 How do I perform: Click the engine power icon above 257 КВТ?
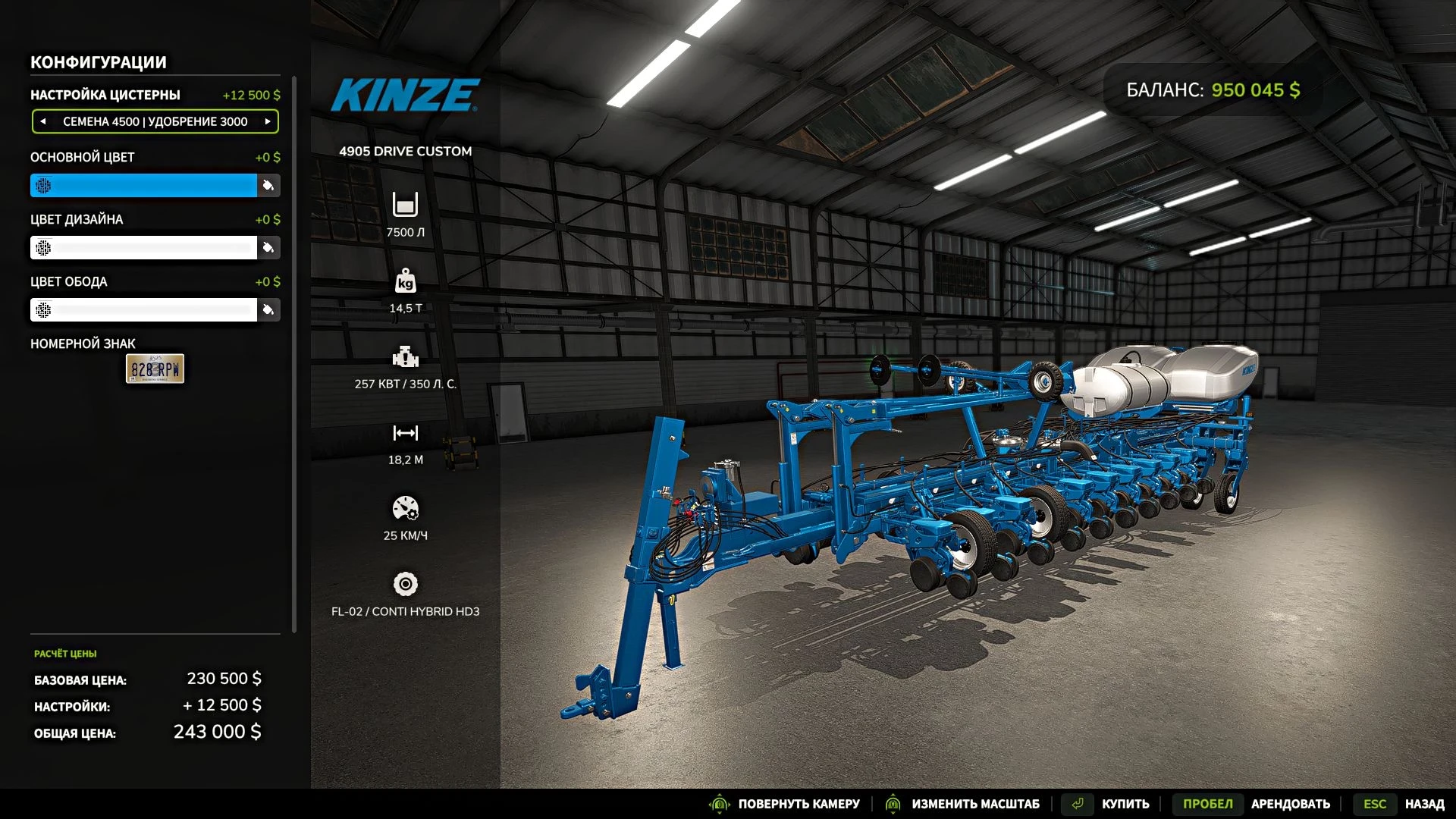[x=406, y=356]
